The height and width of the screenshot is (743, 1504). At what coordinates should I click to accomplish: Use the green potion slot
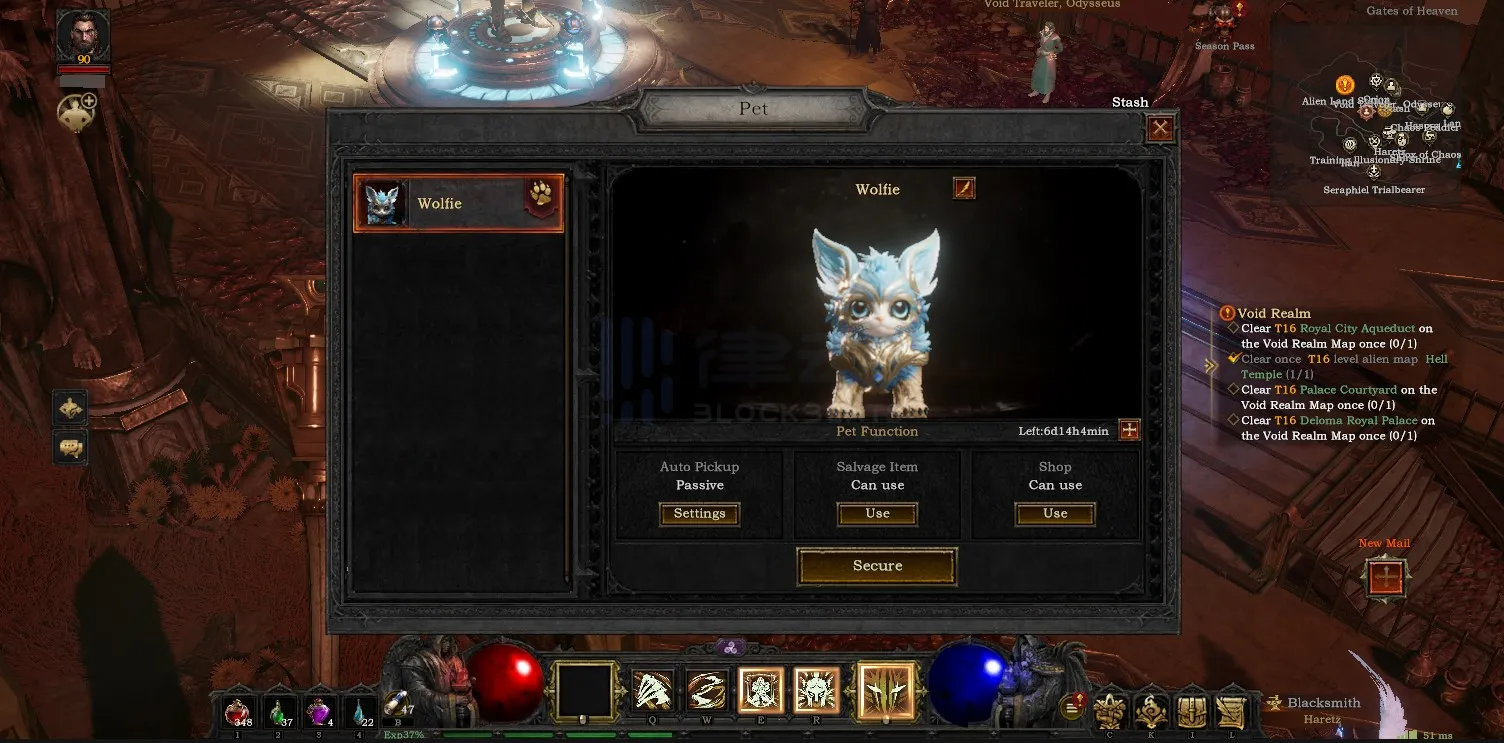click(x=279, y=711)
